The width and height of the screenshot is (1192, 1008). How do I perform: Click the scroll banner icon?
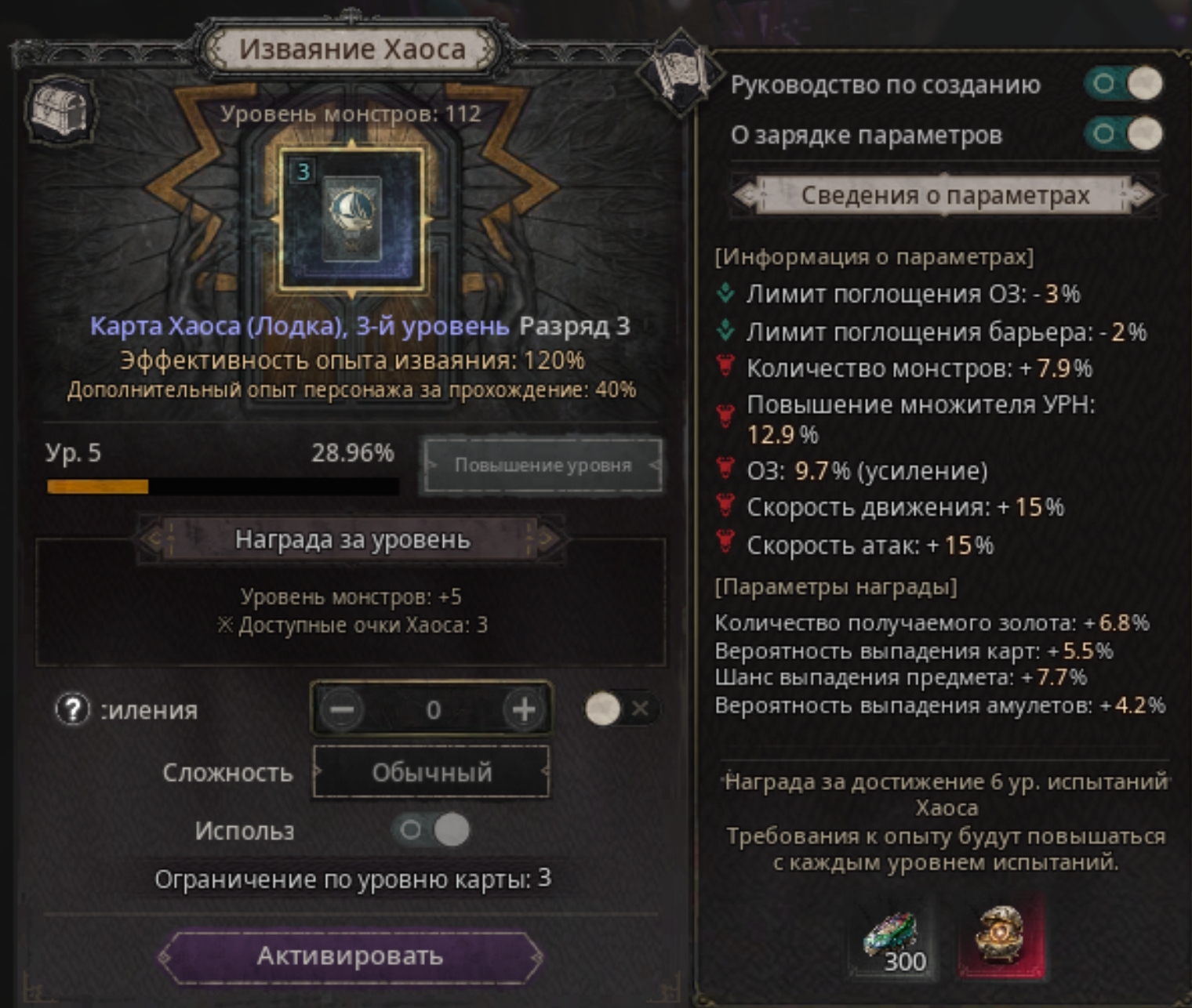tap(679, 73)
